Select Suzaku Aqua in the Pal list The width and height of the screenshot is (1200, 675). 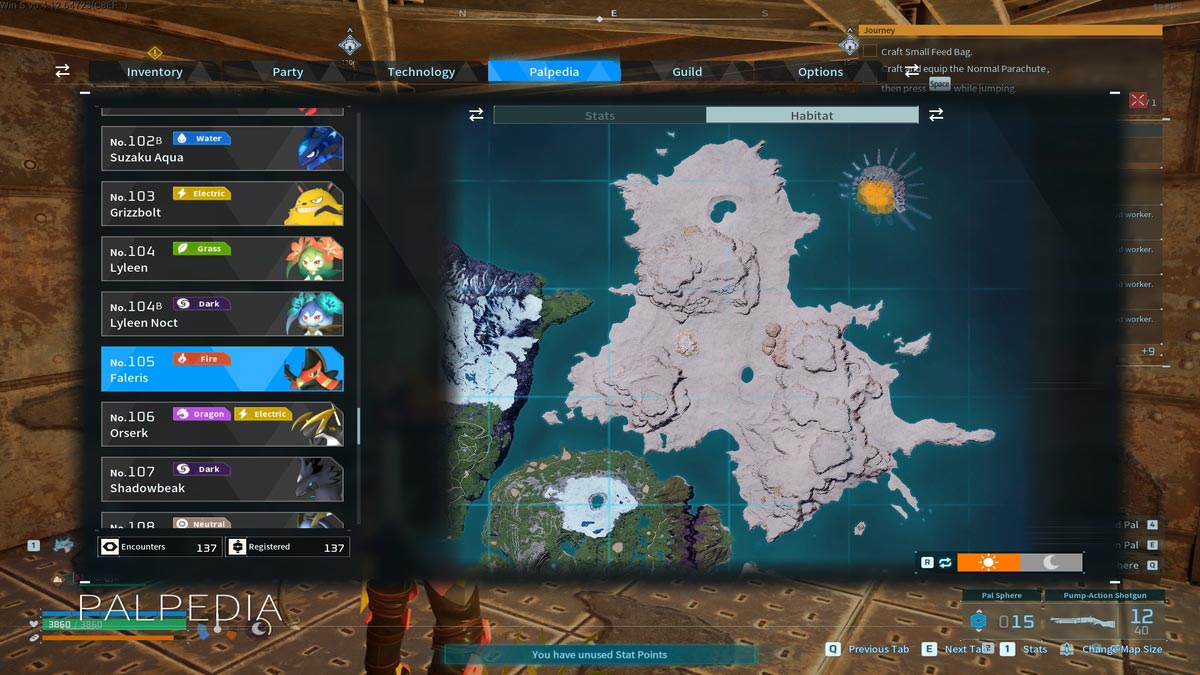[222, 149]
